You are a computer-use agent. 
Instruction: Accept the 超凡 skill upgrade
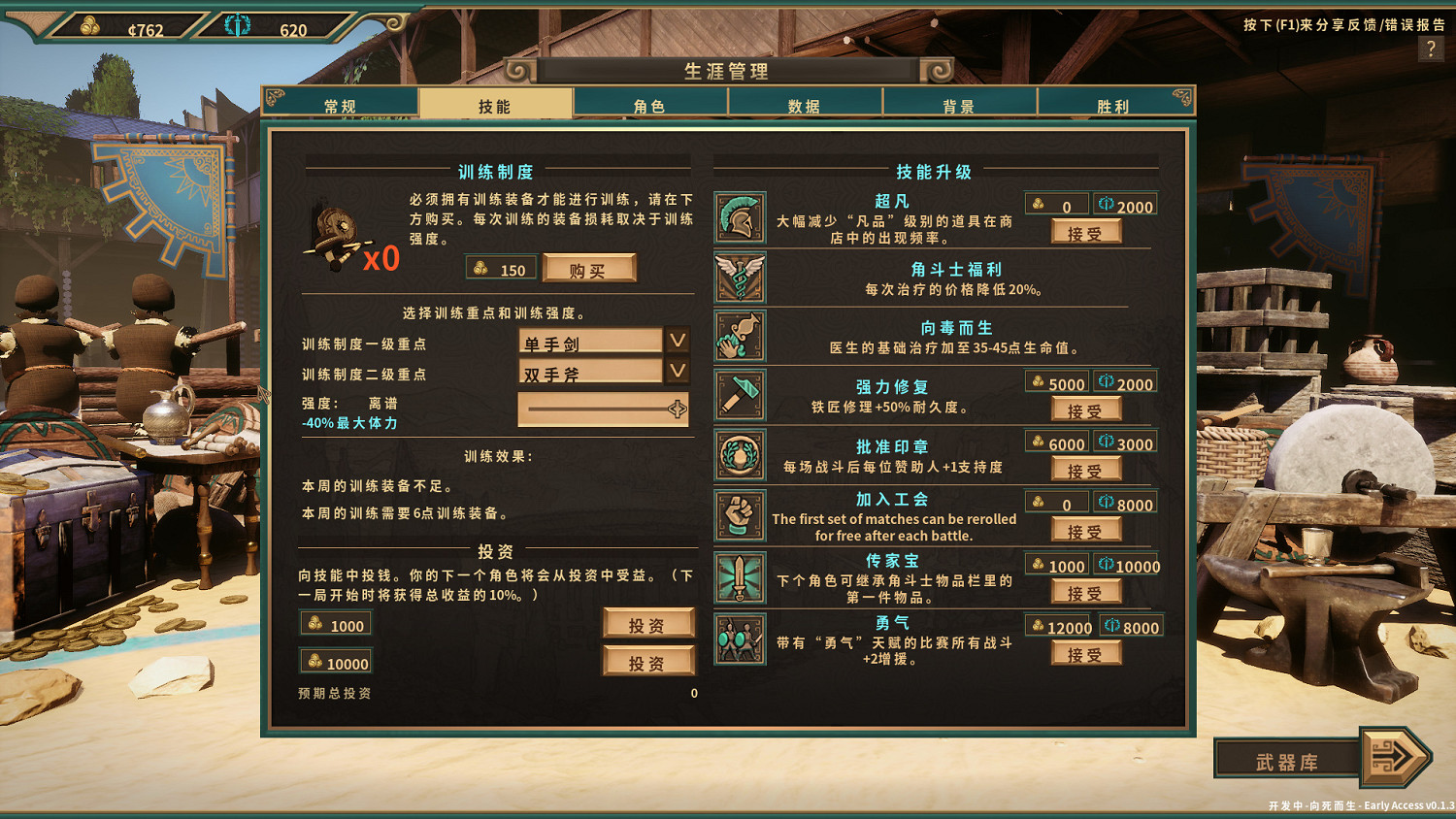1087,230
